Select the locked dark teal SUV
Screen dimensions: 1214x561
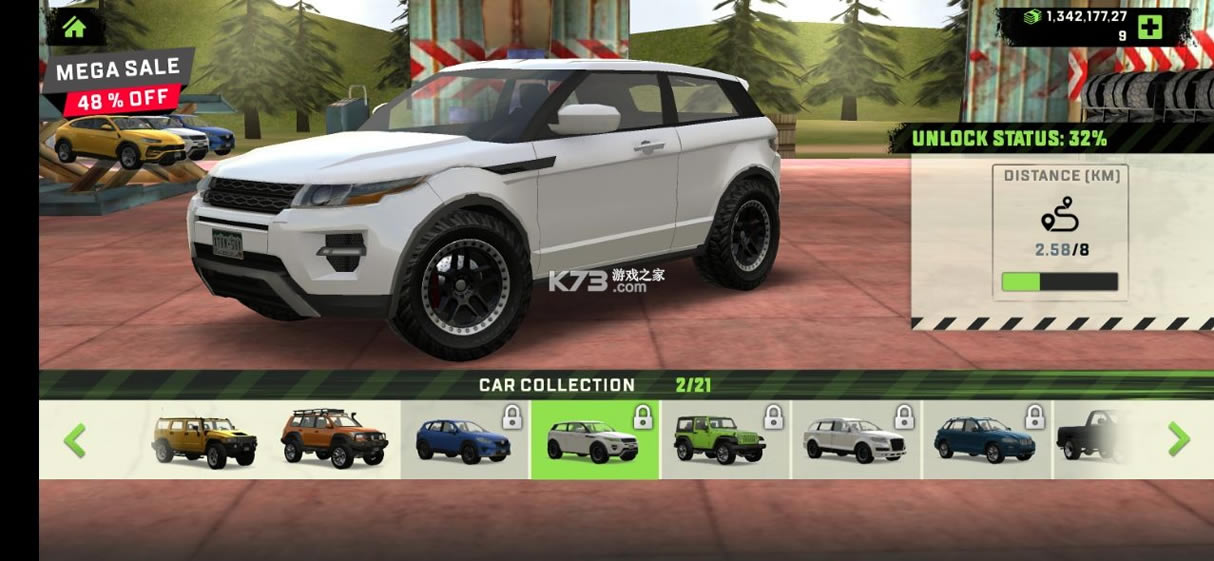tap(985, 440)
